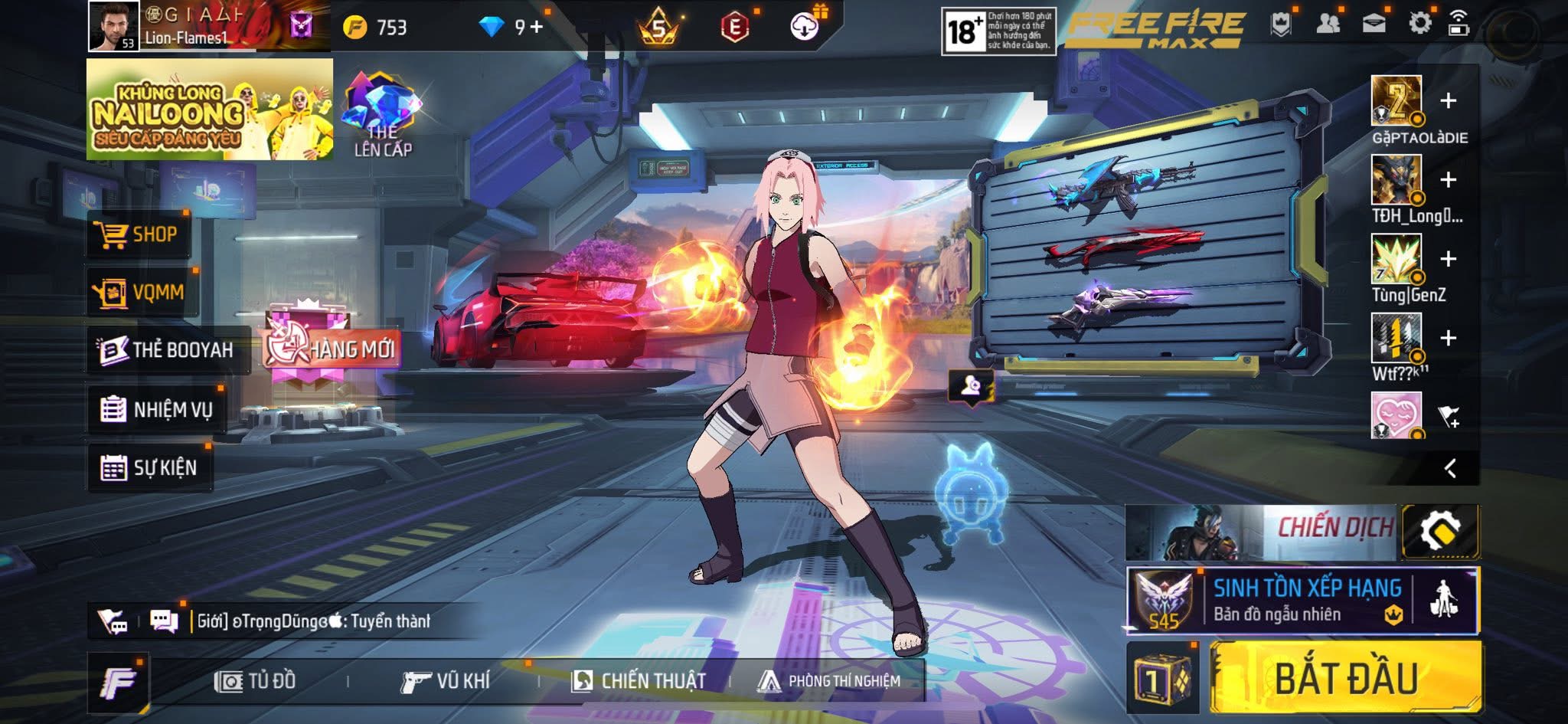Change mode via SINH TỒN XẾP HẠNG
The image size is (1568, 724).
click(1302, 601)
